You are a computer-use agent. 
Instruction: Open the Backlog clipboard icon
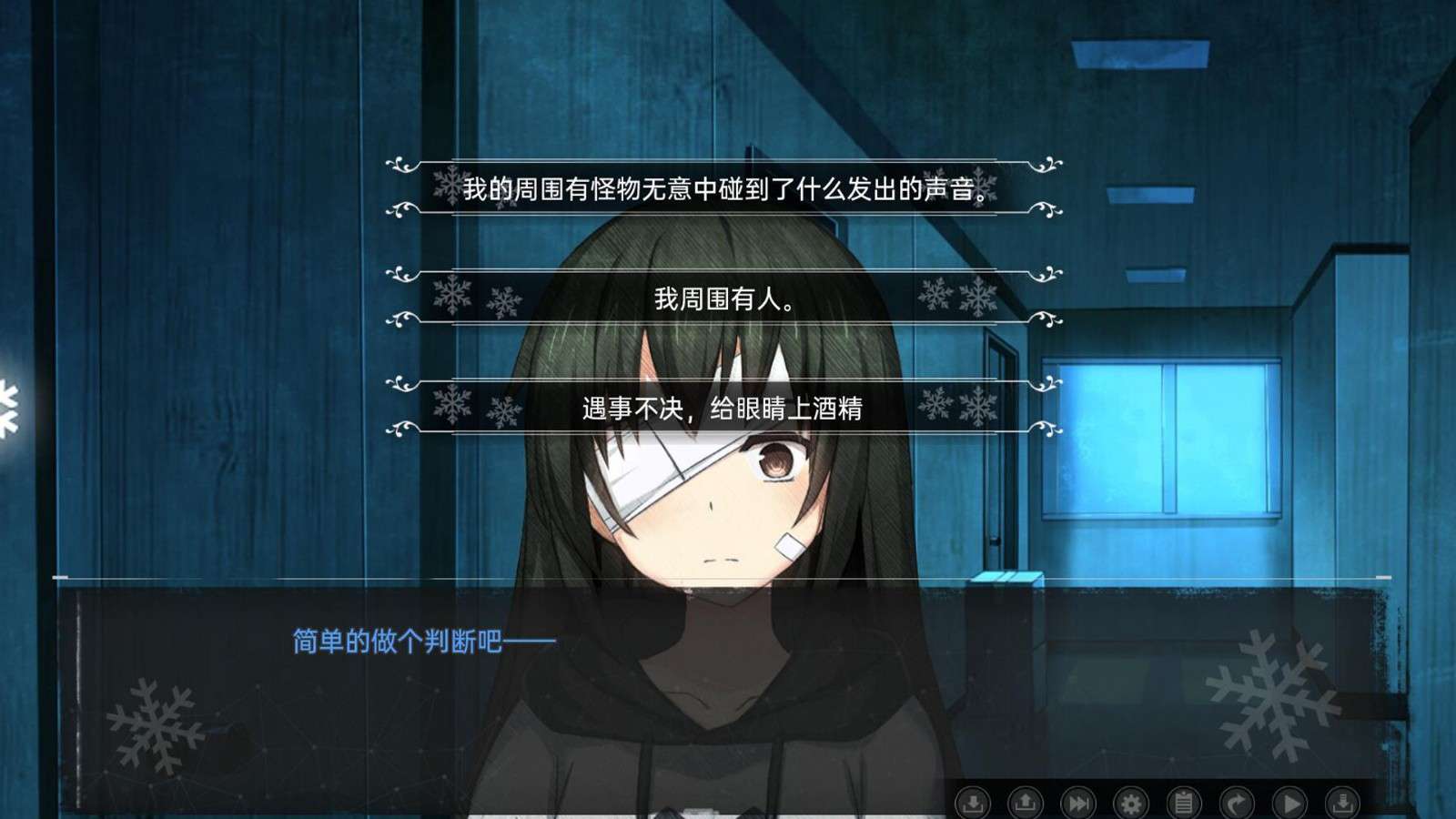tap(1184, 802)
